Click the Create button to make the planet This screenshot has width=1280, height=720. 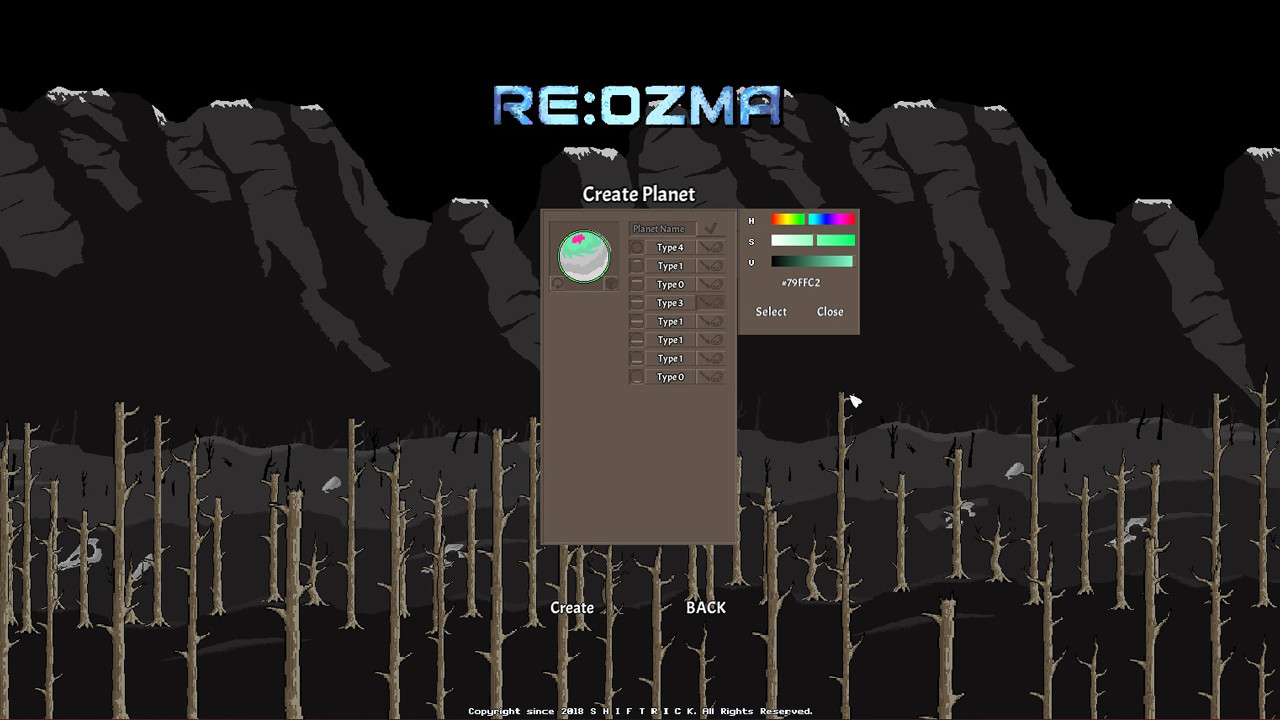coord(571,607)
